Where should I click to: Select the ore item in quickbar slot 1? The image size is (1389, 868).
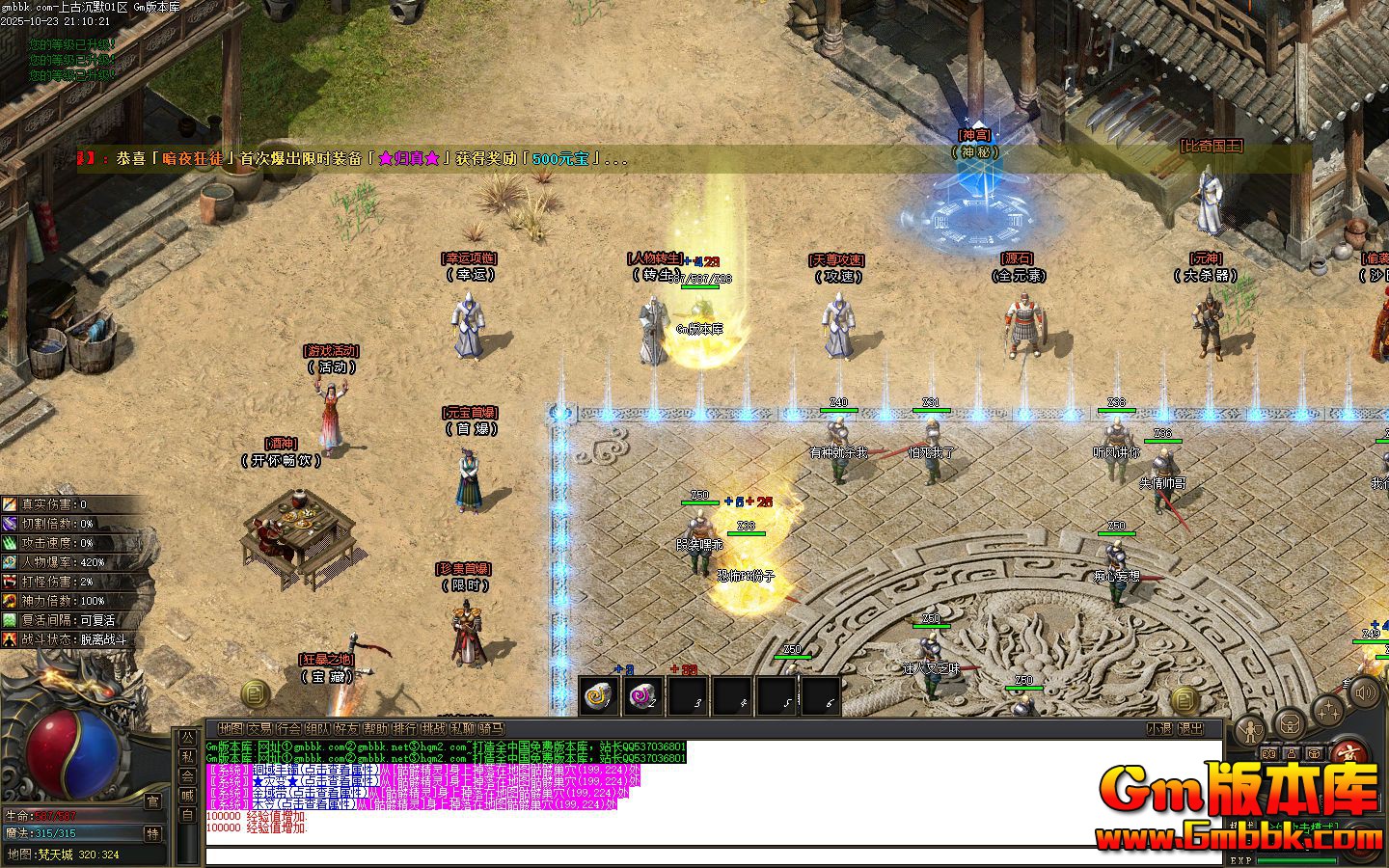coord(597,696)
